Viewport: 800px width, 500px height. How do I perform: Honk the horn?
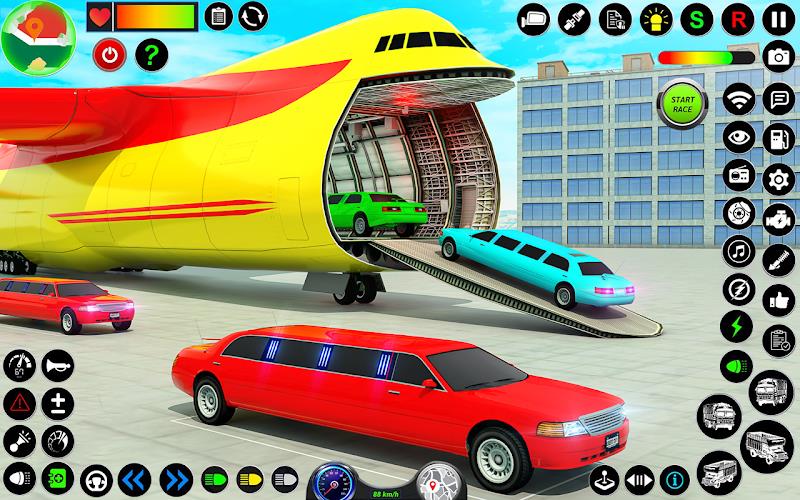pos(57,366)
